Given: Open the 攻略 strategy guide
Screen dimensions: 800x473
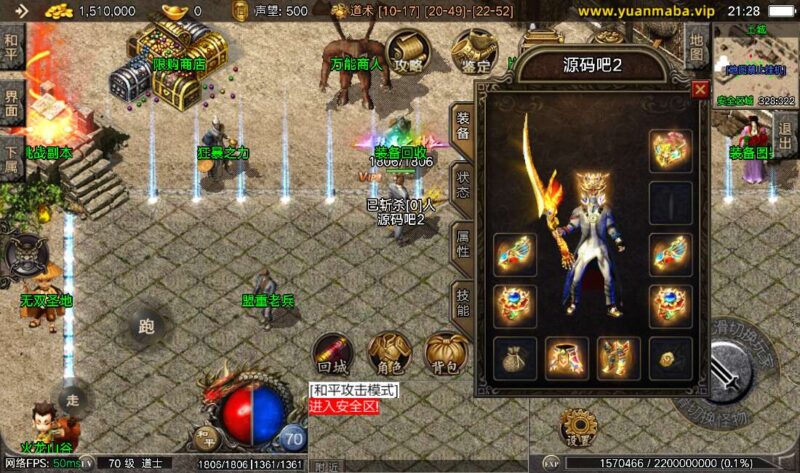Looking at the screenshot, I should [x=408, y=50].
